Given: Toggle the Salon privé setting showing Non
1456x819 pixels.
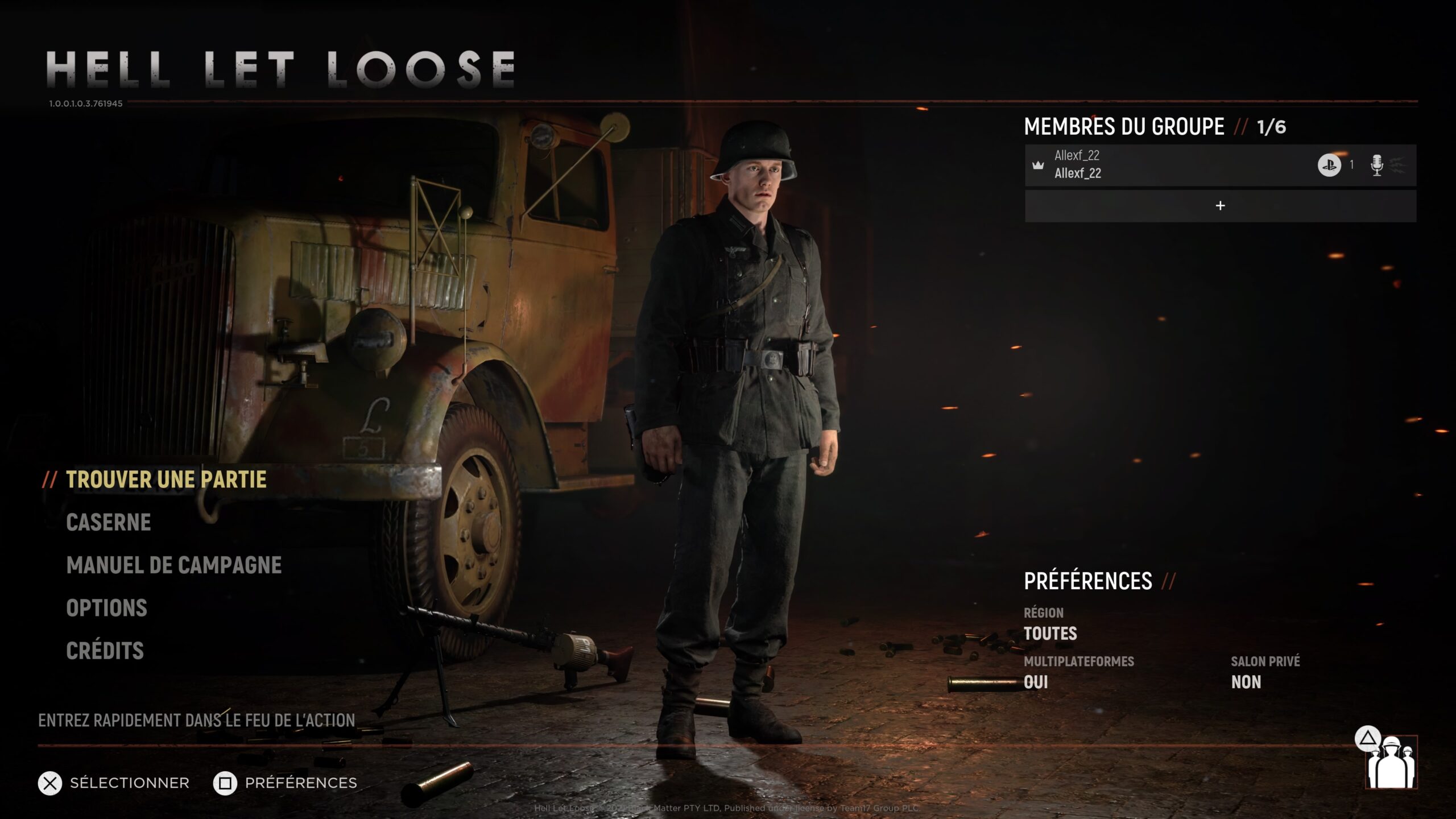Looking at the screenshot, I should click(1246, 682).
